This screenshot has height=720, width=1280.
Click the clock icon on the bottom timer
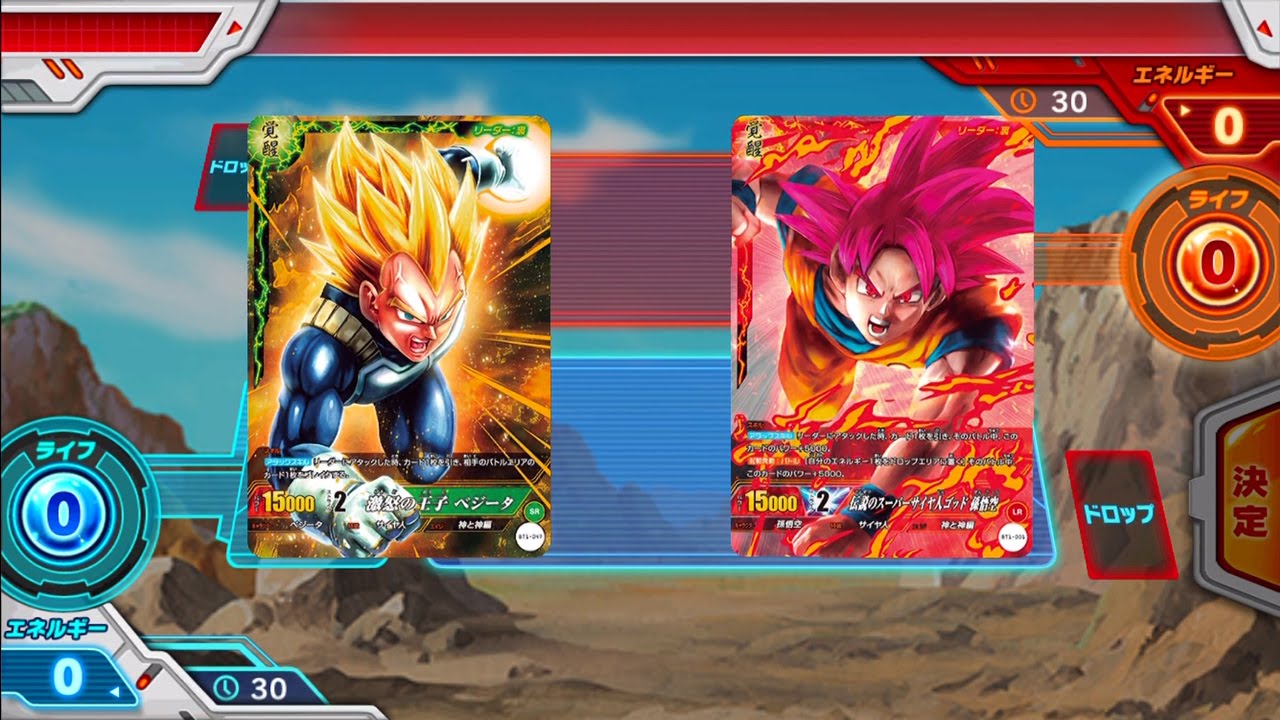point(228,687)
